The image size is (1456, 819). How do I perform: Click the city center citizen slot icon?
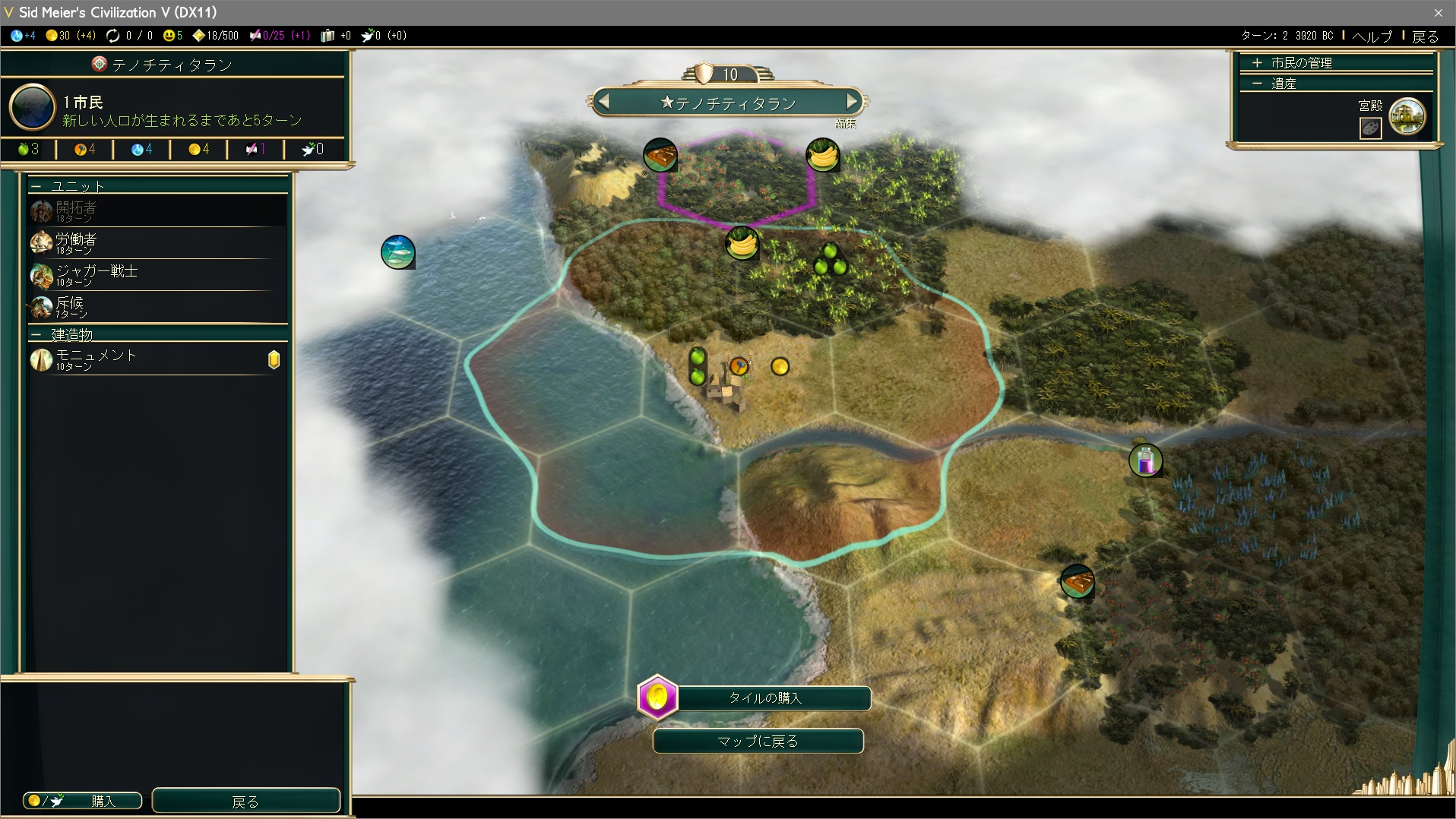[x=739, y=367]
